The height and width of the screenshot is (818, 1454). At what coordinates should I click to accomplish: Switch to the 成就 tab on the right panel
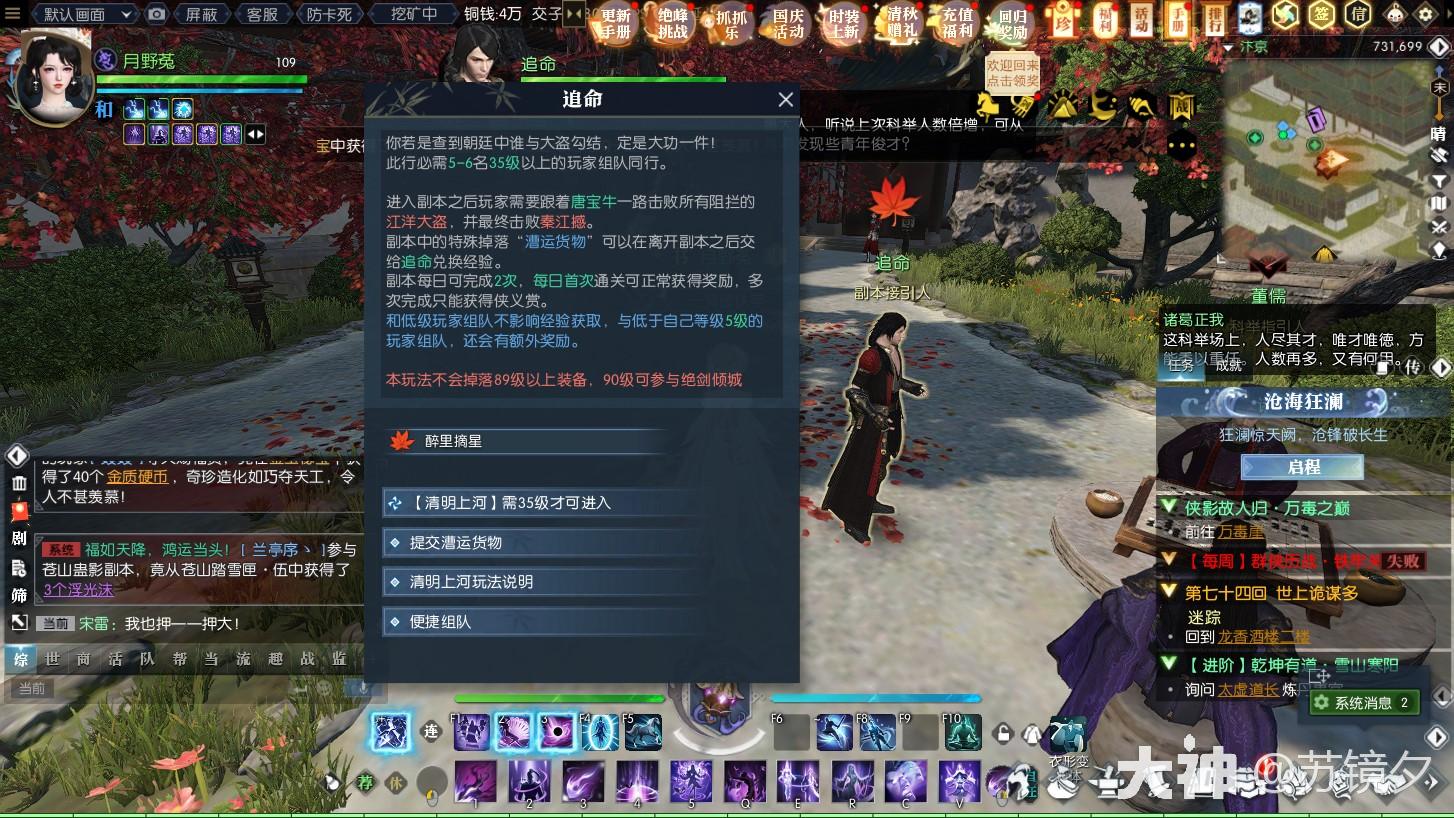pos(1228,366)
